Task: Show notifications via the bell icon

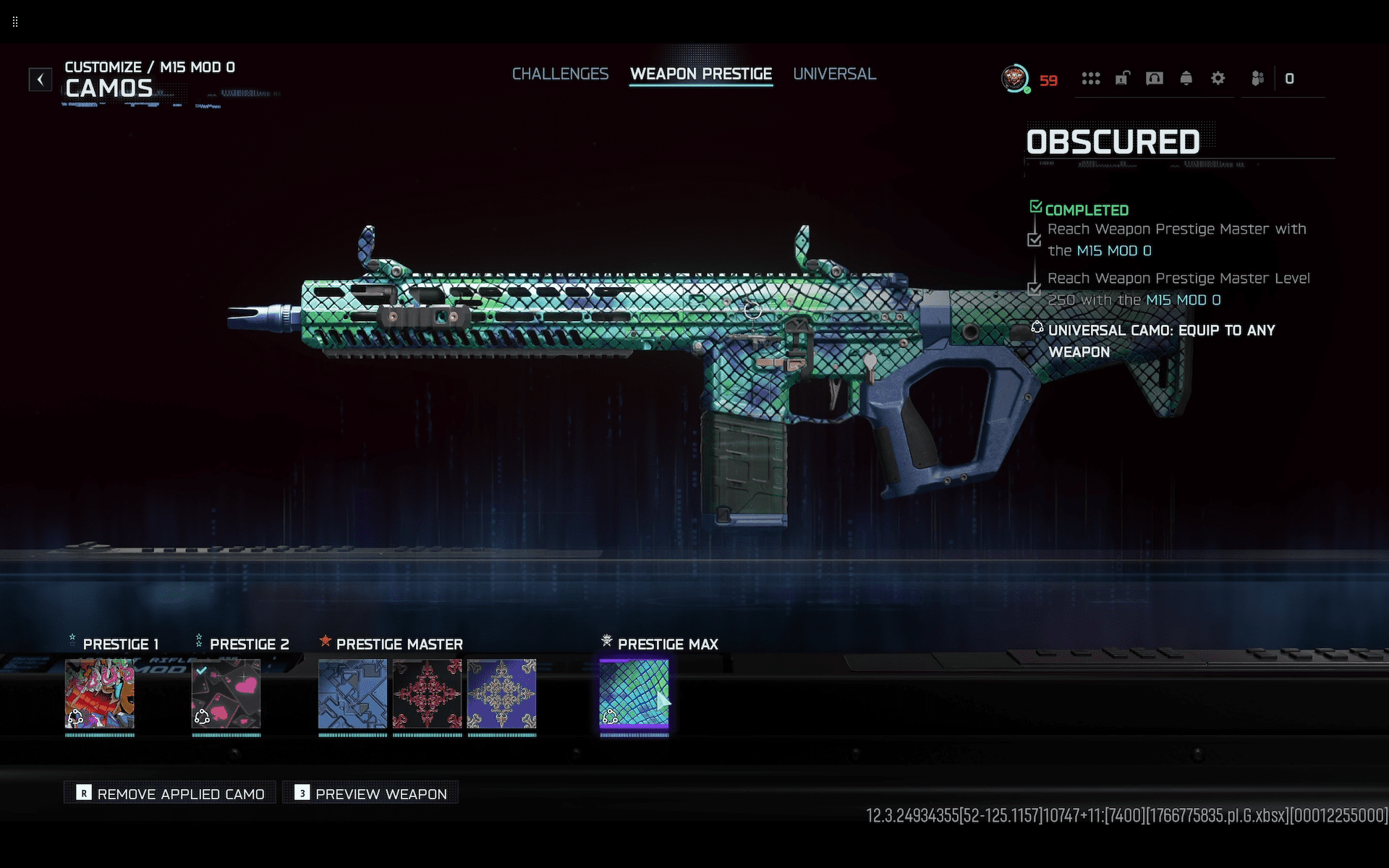Action: (1186, 78)
